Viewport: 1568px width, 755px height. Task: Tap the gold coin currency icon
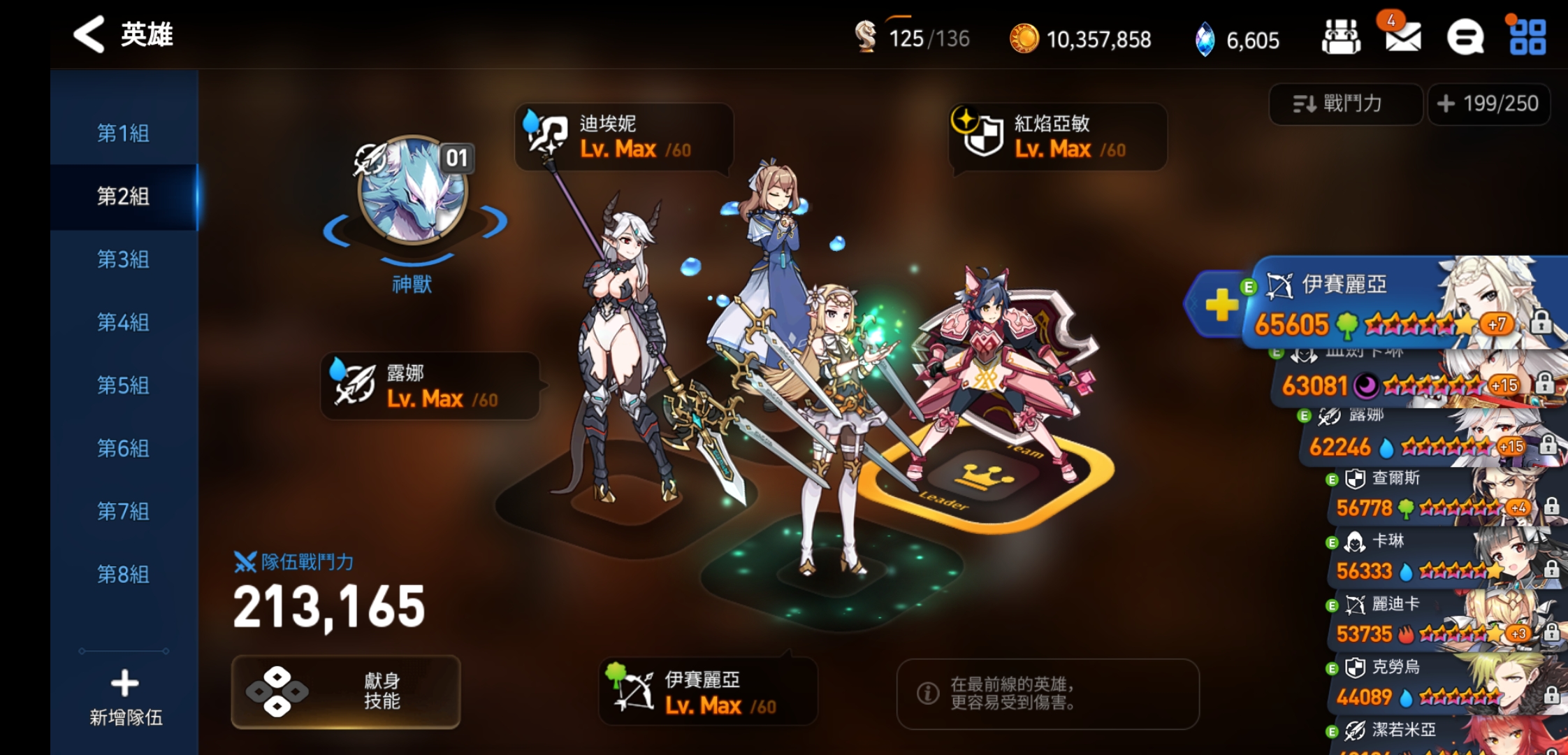pyautogui.click(x=1025, y=40)
